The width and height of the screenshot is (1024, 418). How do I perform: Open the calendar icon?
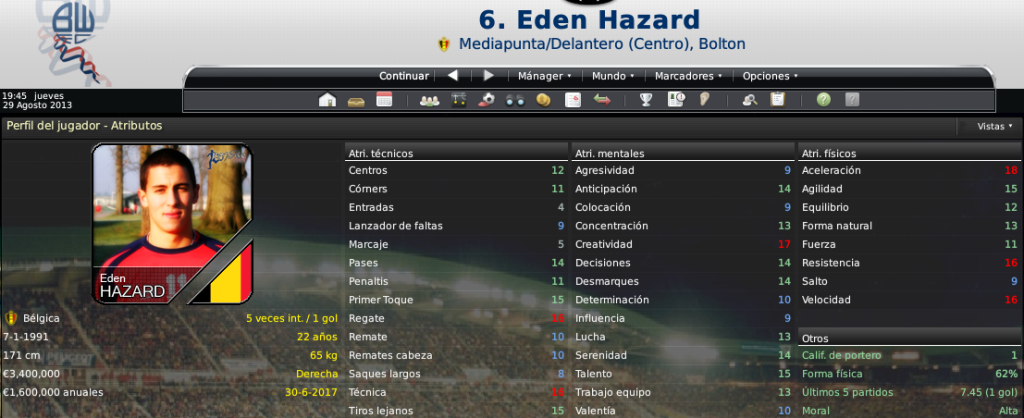click(x=384, y=100)
